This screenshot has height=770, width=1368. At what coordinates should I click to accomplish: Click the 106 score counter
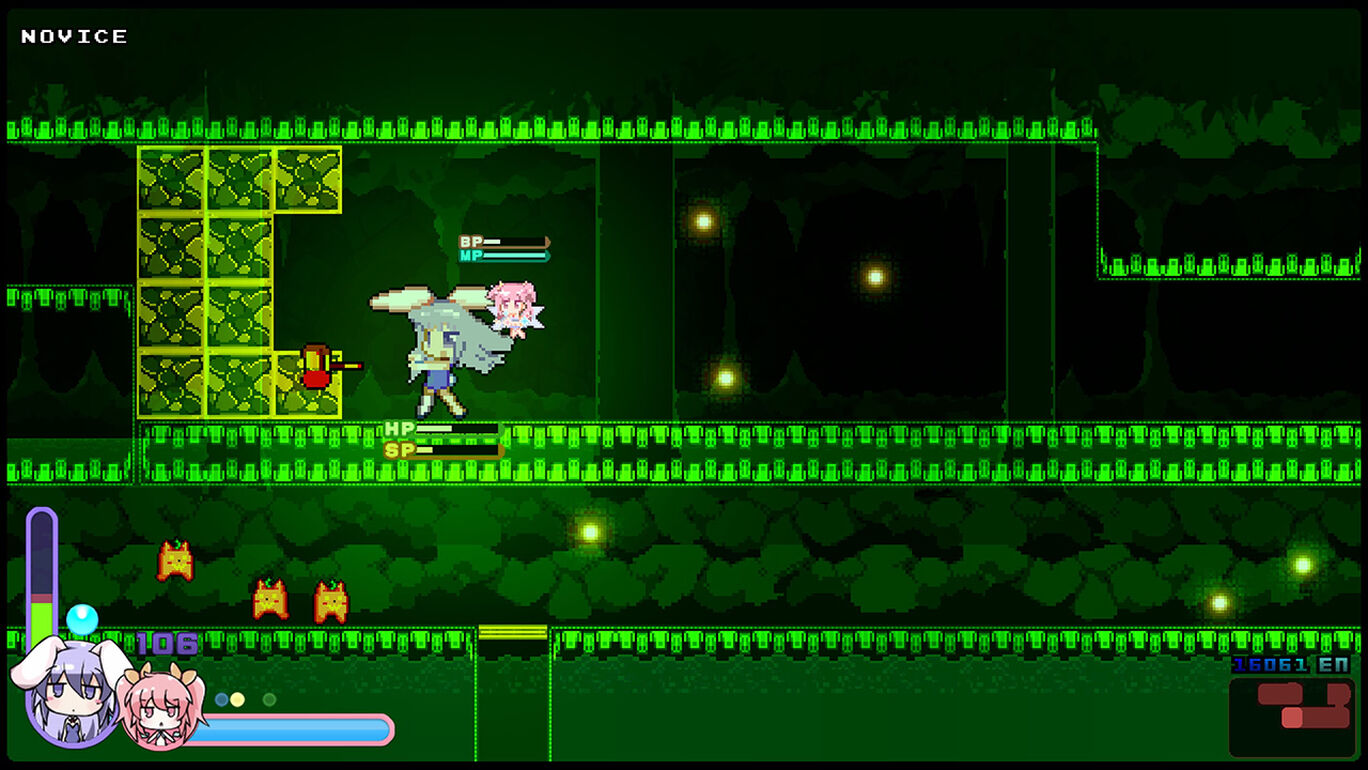(x=170, y=643)
